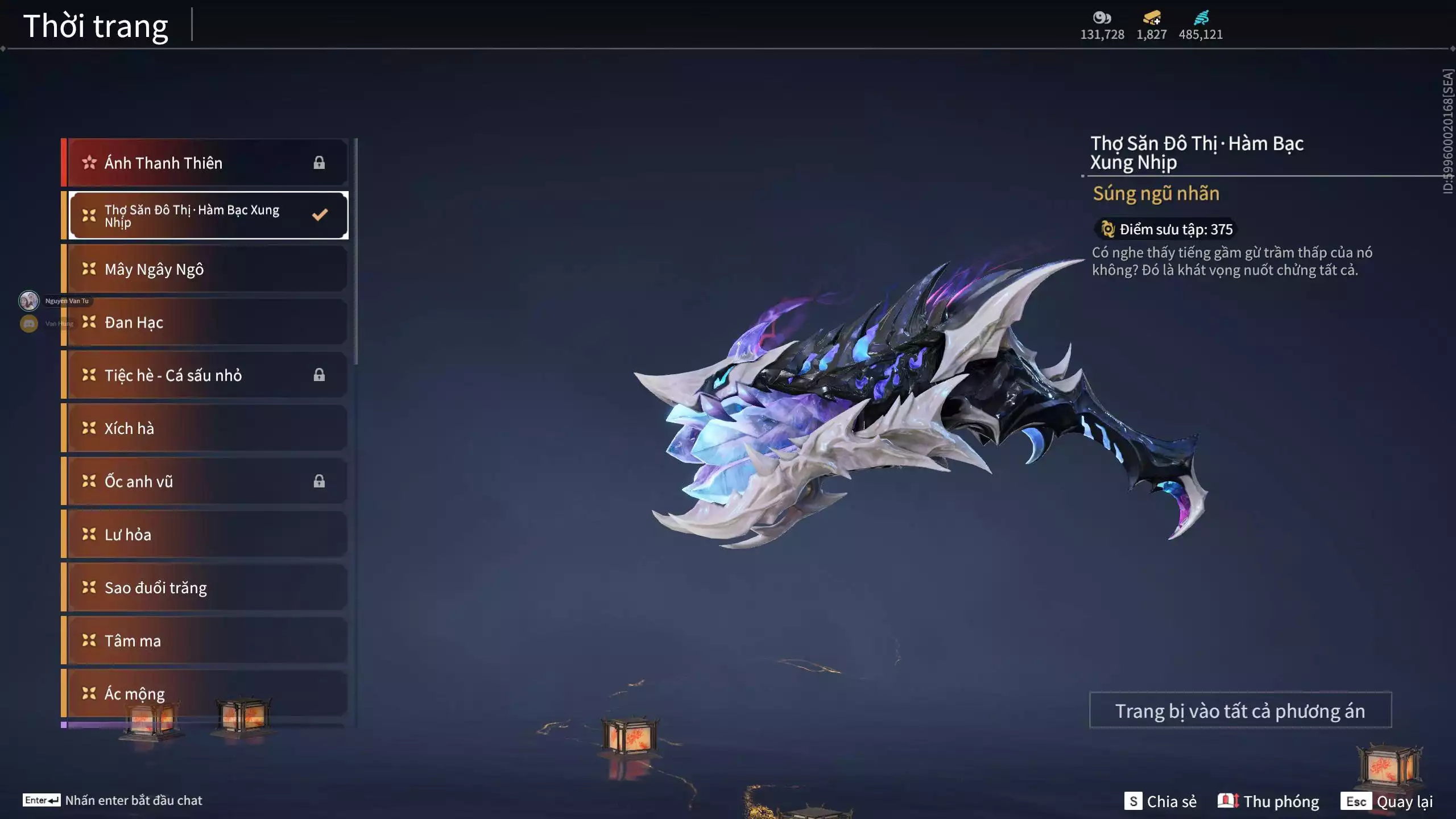Select the Xích hà skin
The width and height of the screenshot is (1456, 819).
coord(205,428)
